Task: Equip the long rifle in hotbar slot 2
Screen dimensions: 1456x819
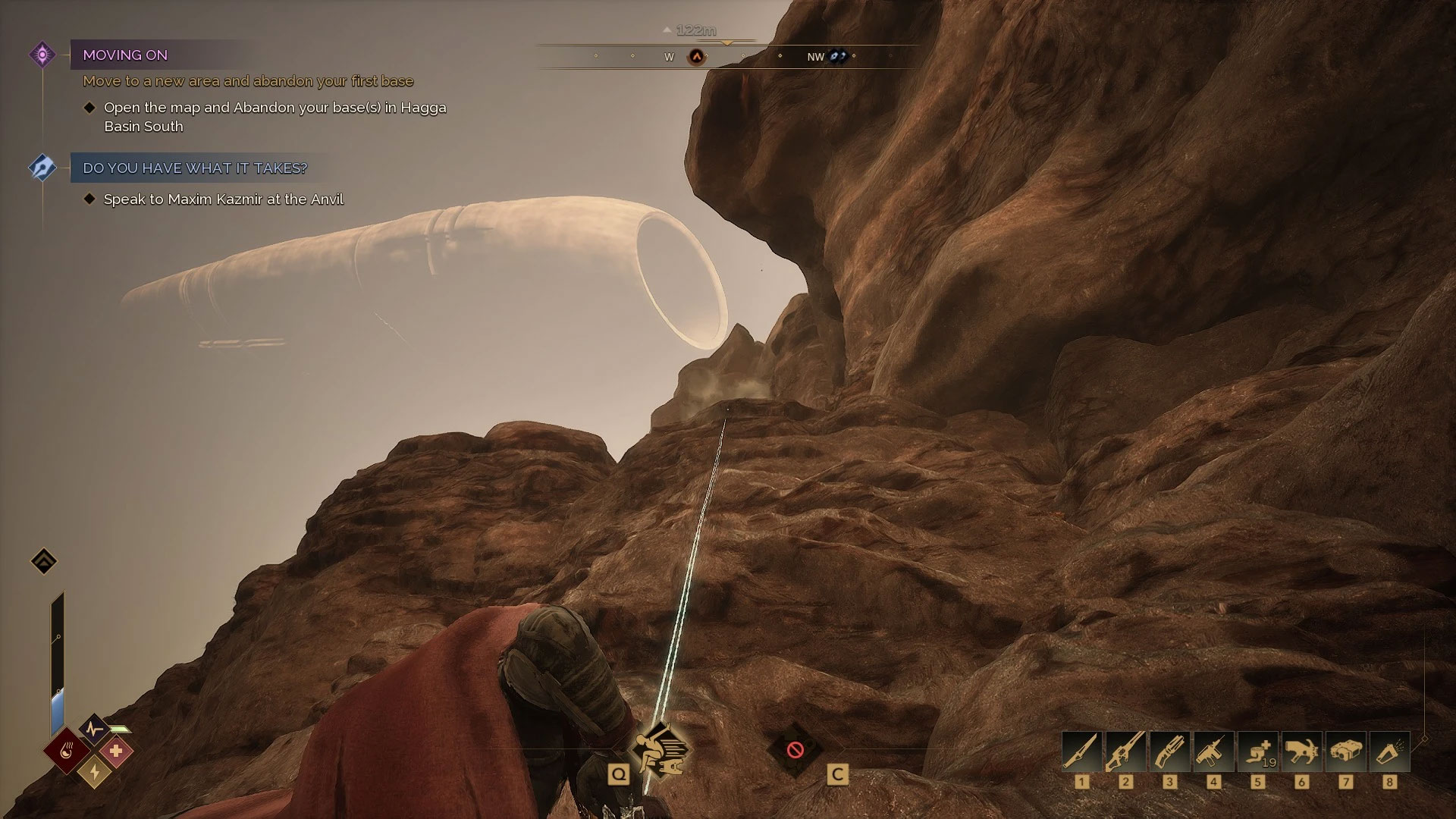Action: click(1125, 752)
